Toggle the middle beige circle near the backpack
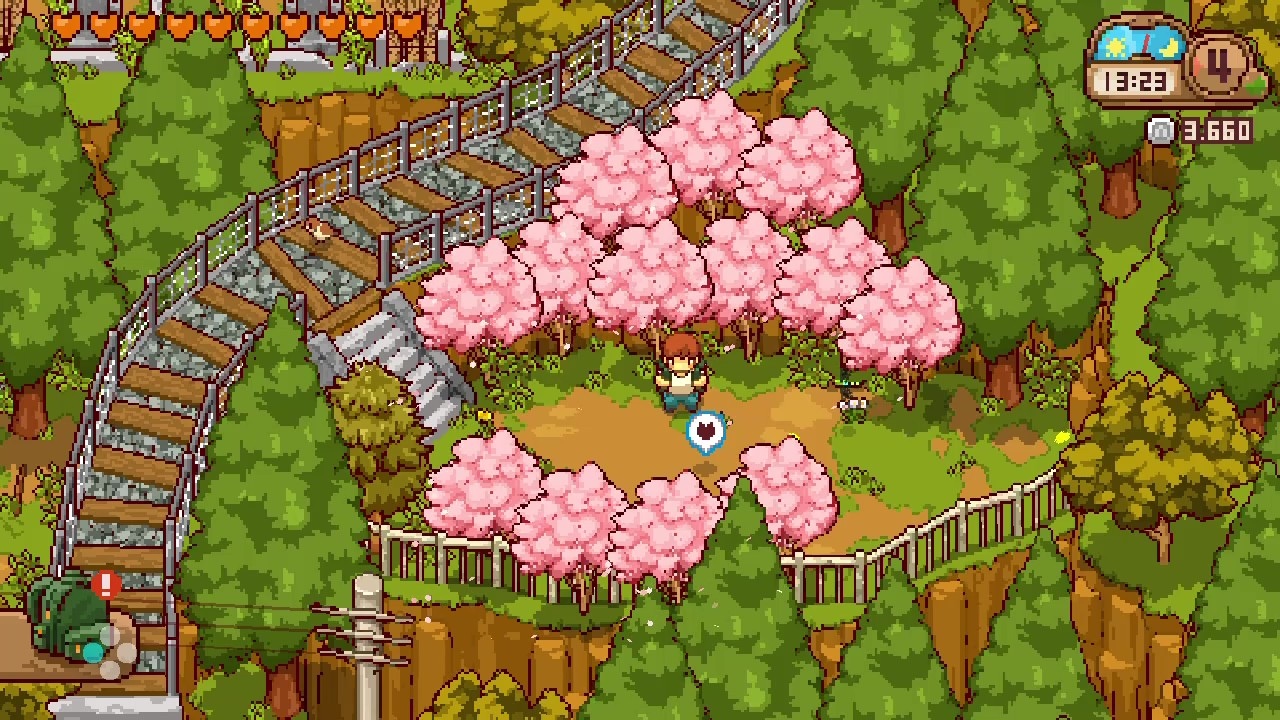This screenshot has width=1280, height=720. coord(126,652)
